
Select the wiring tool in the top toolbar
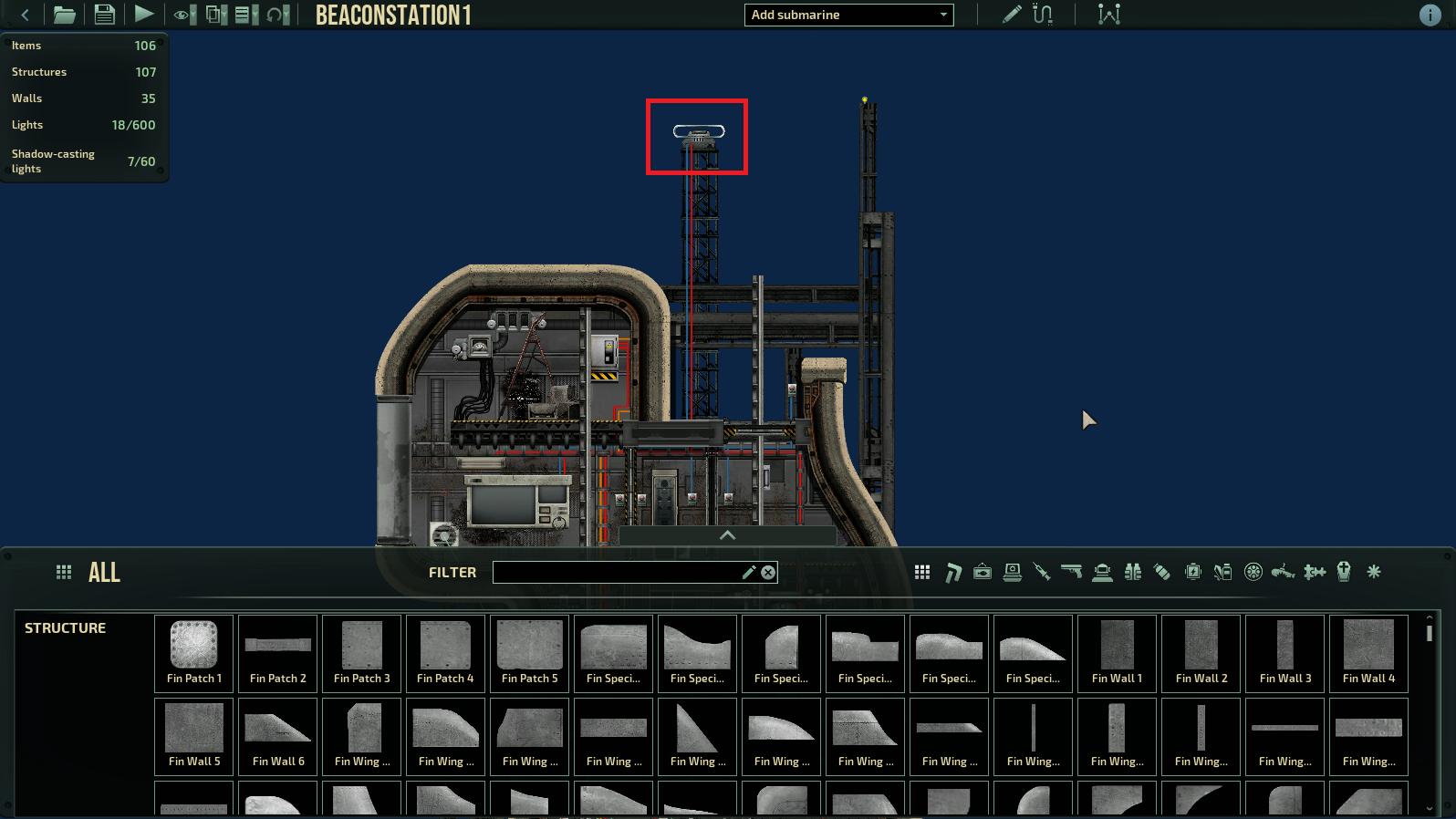point(1043,15)
